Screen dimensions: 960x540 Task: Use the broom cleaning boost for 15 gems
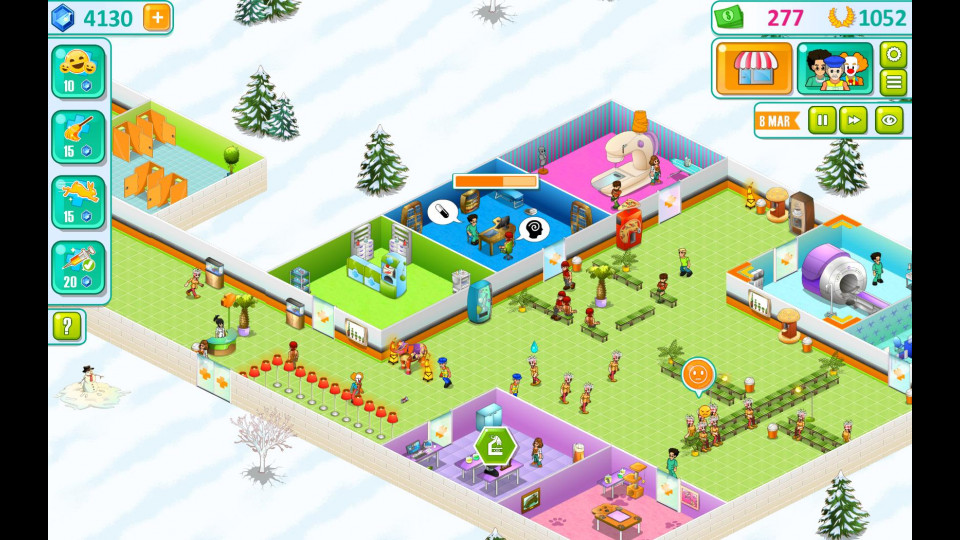coord(78,137)
